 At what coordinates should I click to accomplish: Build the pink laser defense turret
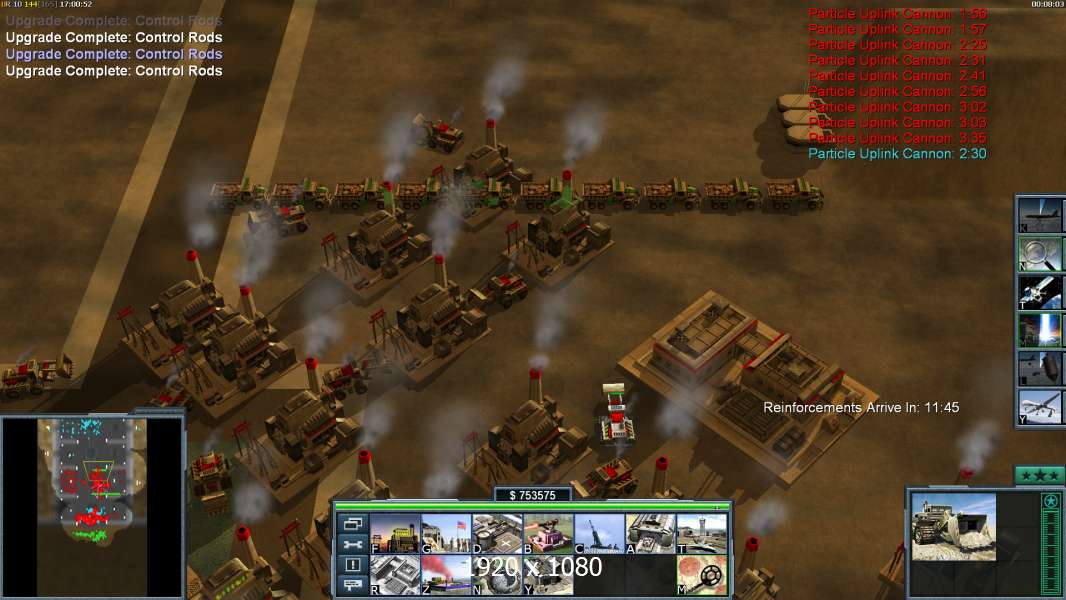pyautogui.click(x=548, y=534)
